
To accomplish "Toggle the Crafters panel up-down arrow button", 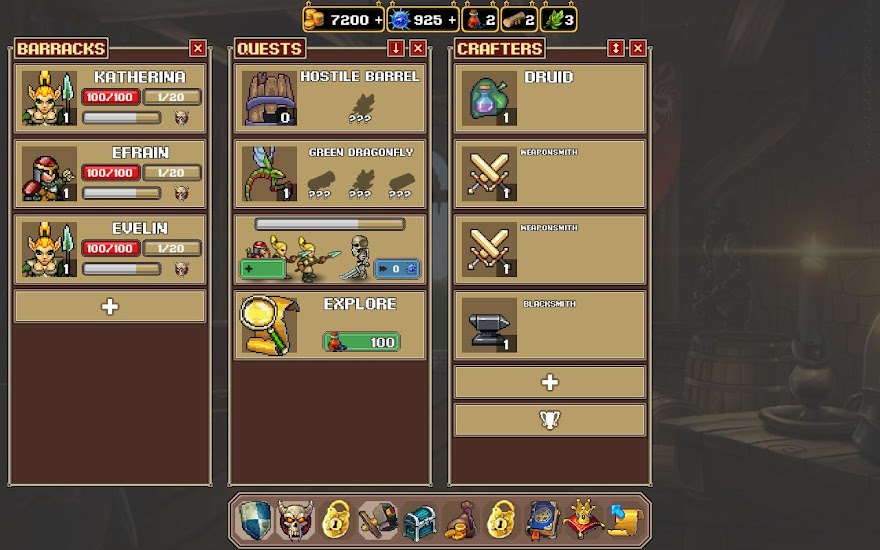I will click(x=616, y=48).
